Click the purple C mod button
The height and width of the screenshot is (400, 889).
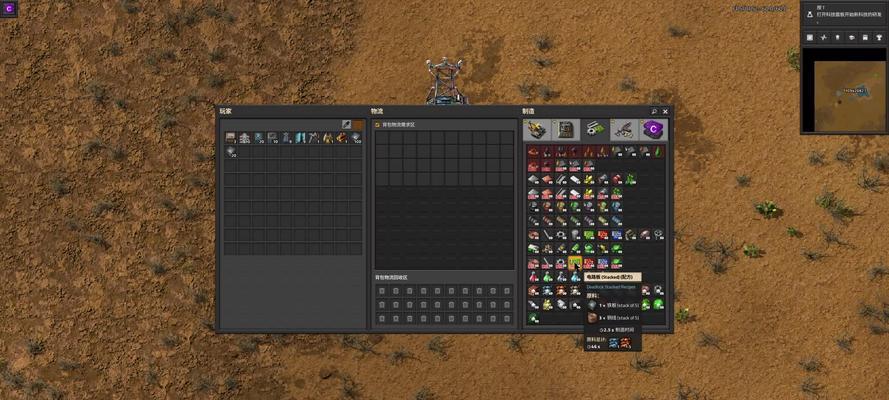point(10,9)
